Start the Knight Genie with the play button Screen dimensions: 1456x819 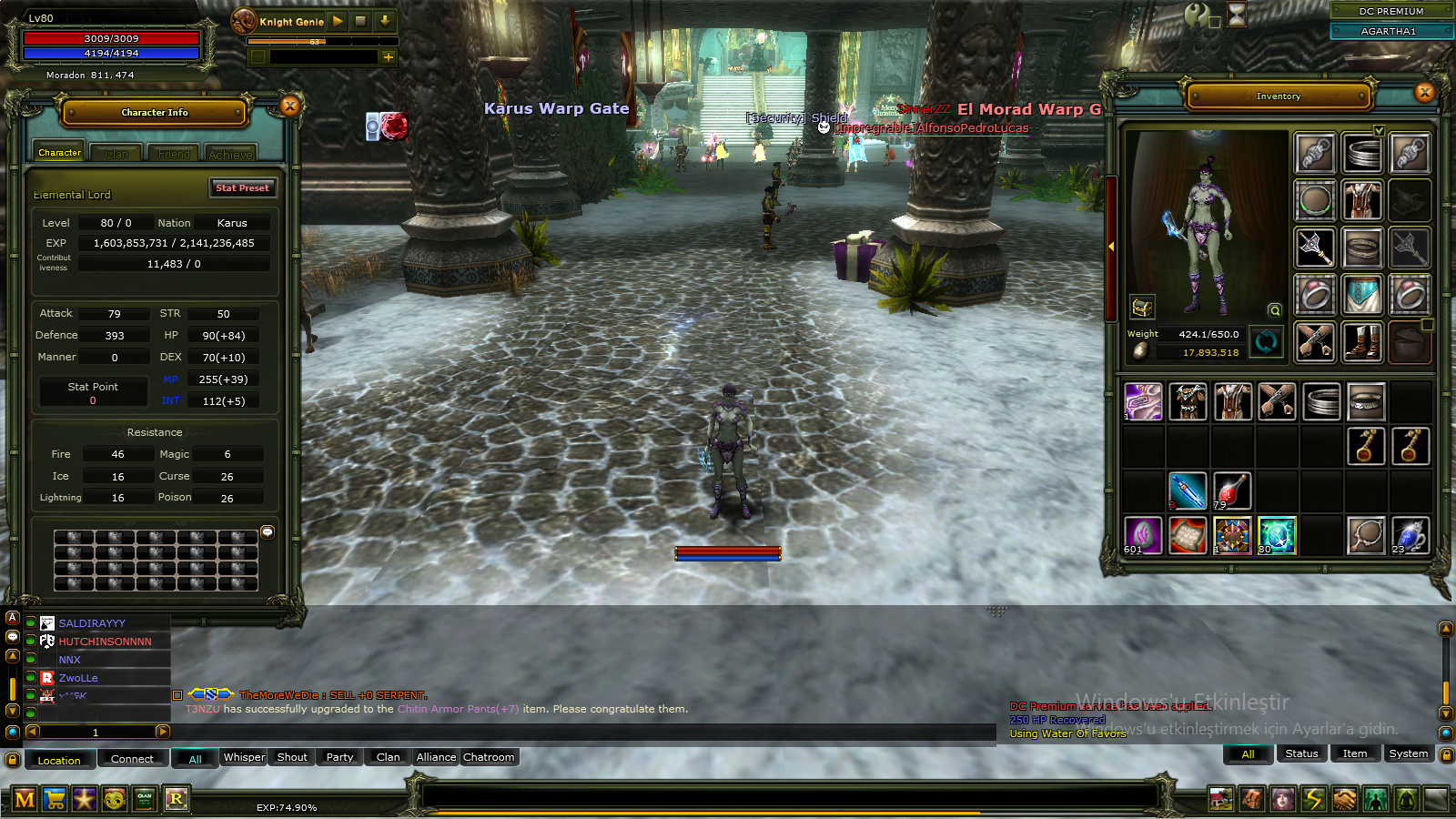tap(338, 21)
